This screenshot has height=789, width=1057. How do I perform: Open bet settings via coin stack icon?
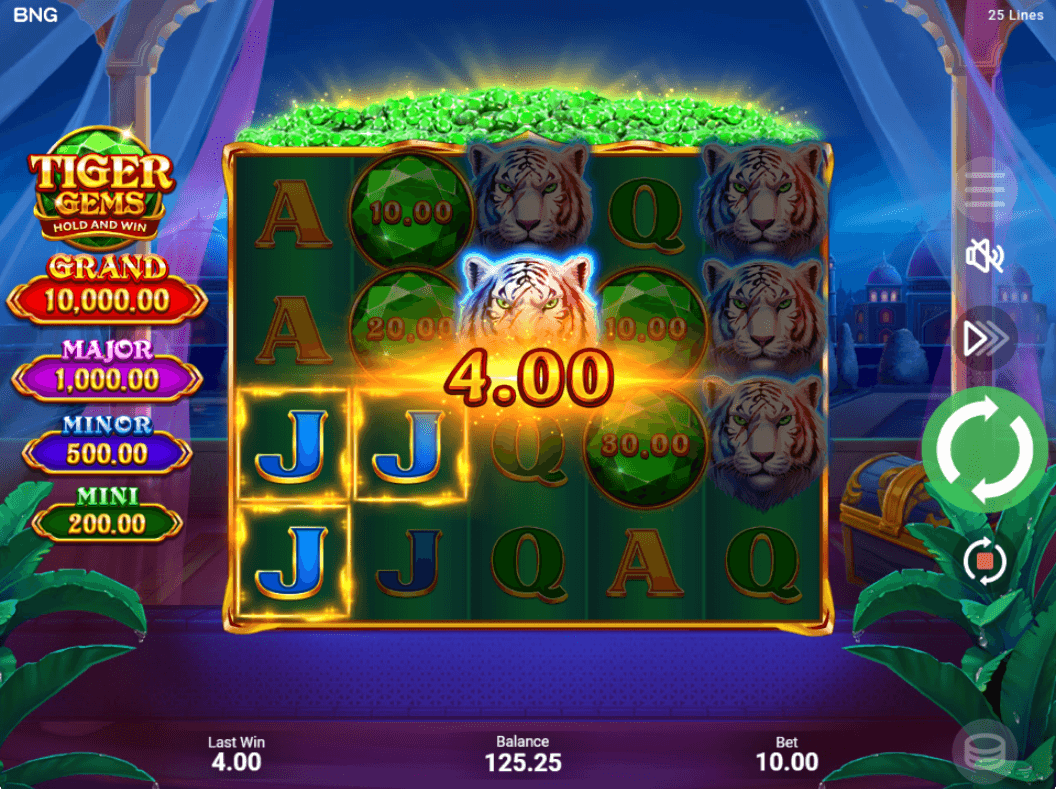pos(984,750)
